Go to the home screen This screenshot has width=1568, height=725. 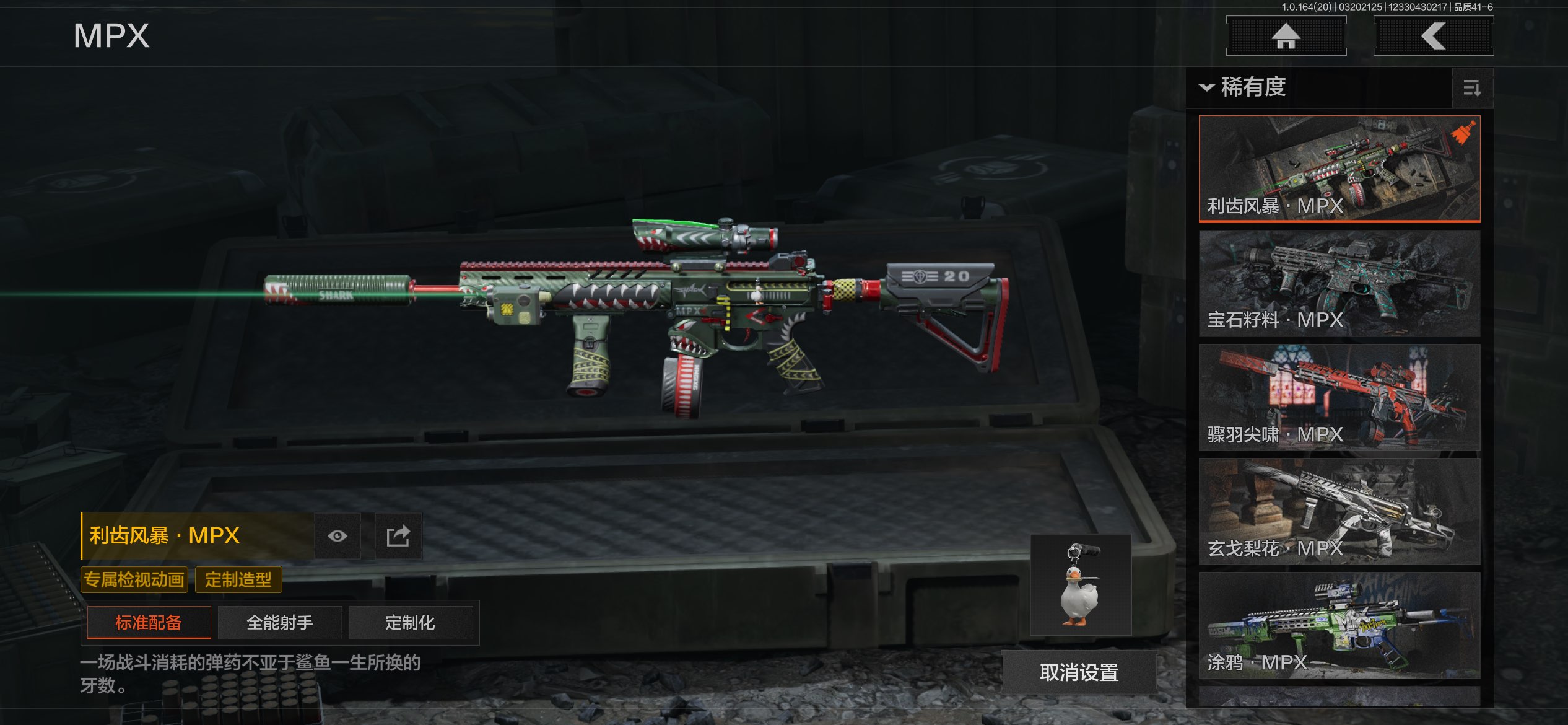[x=1286, y=36]
